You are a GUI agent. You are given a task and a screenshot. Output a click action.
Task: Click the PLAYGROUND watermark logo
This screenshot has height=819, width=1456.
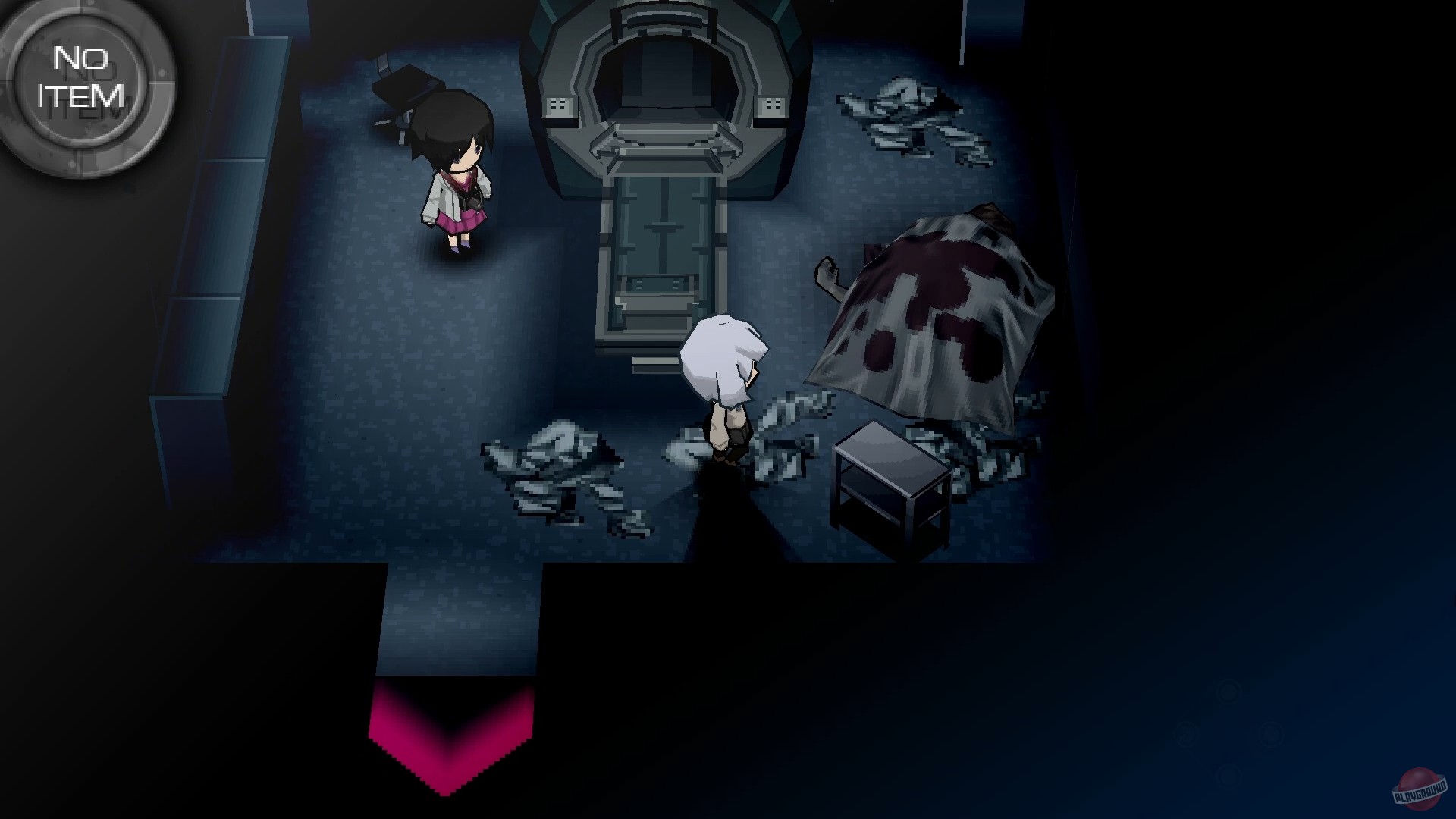(x=1417, y=789)
